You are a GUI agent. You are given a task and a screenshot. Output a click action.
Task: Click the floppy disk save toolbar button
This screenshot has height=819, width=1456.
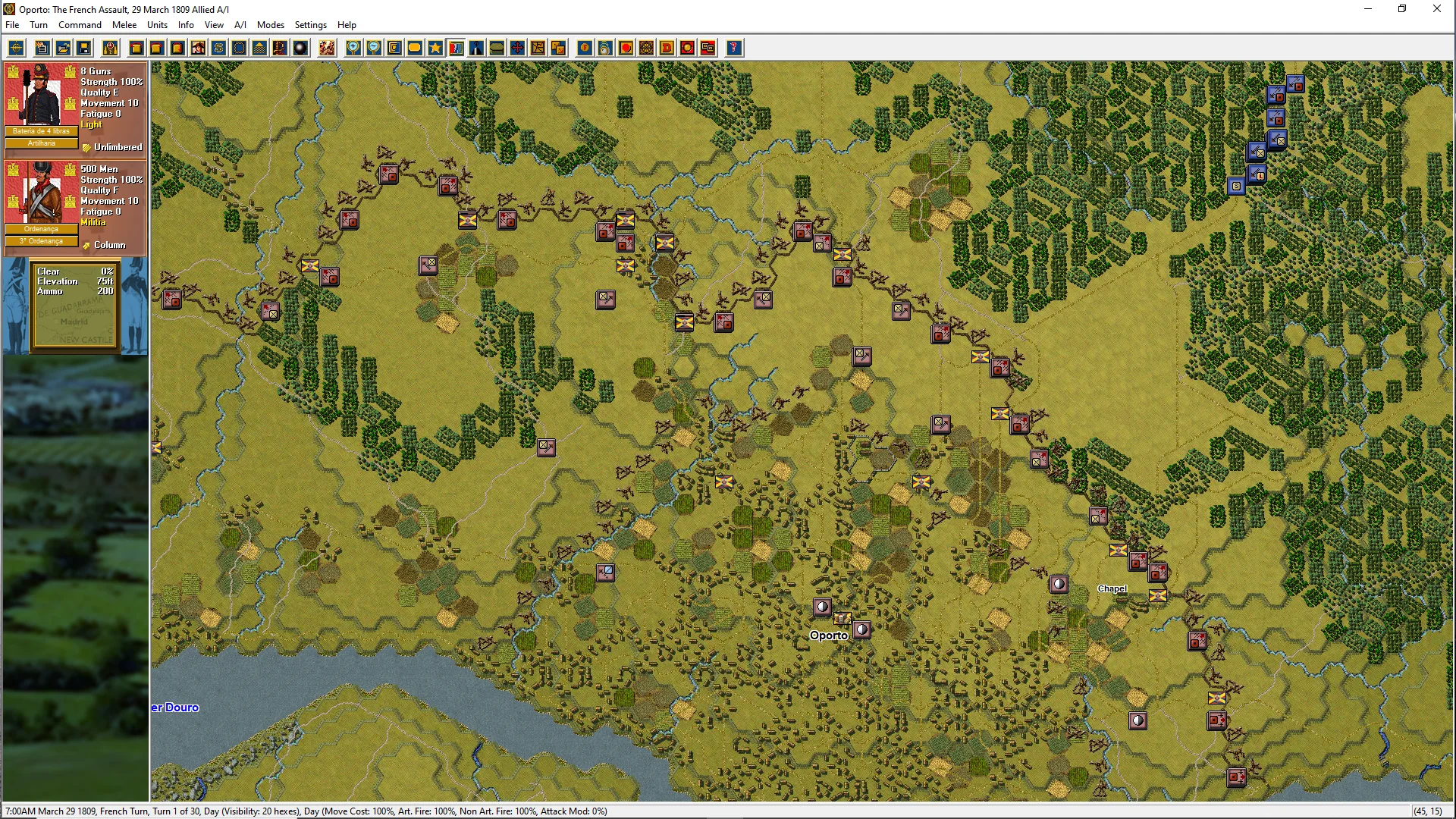(84, 49)
